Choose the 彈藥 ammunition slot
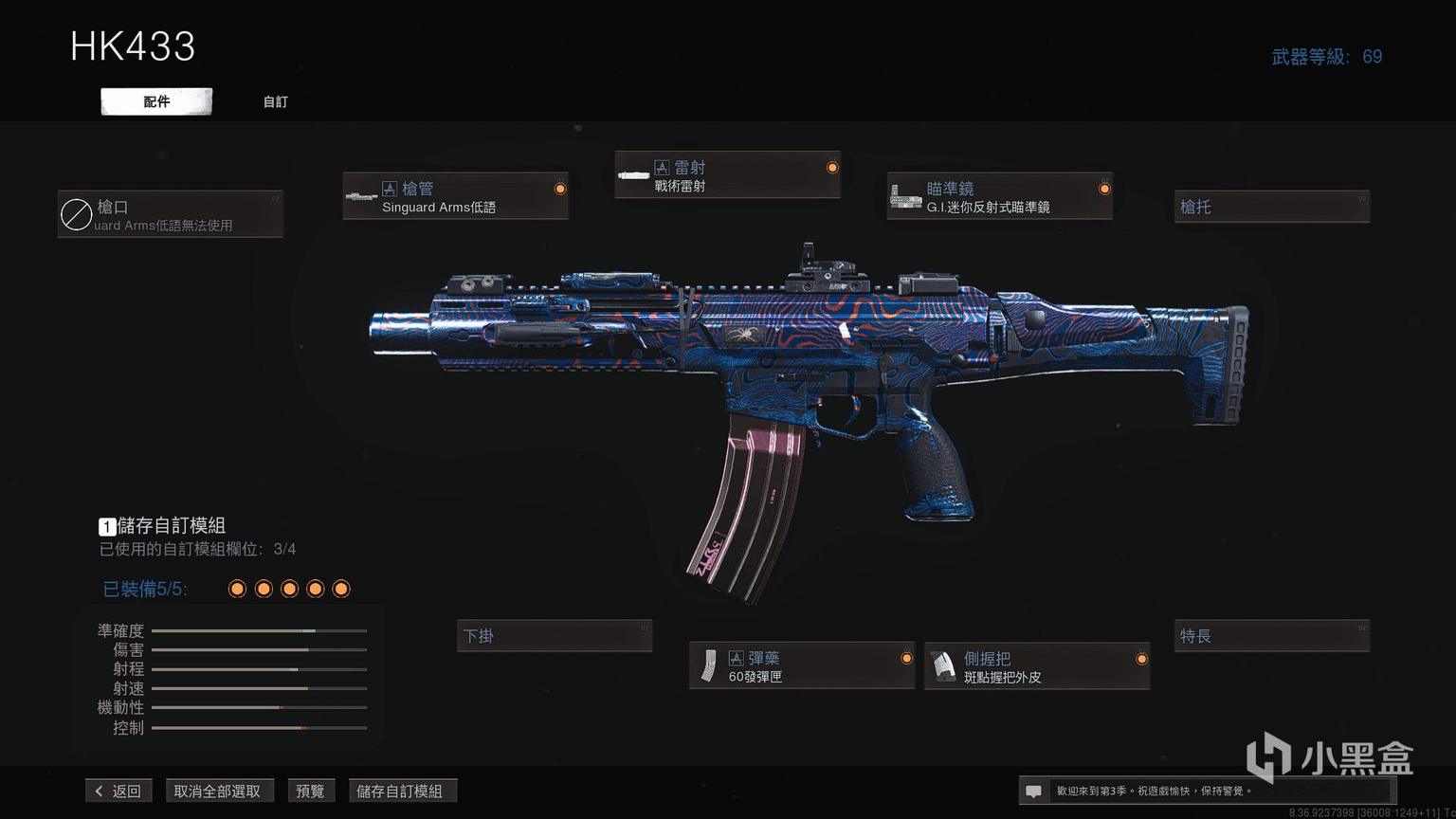 (x=802, y=666)
